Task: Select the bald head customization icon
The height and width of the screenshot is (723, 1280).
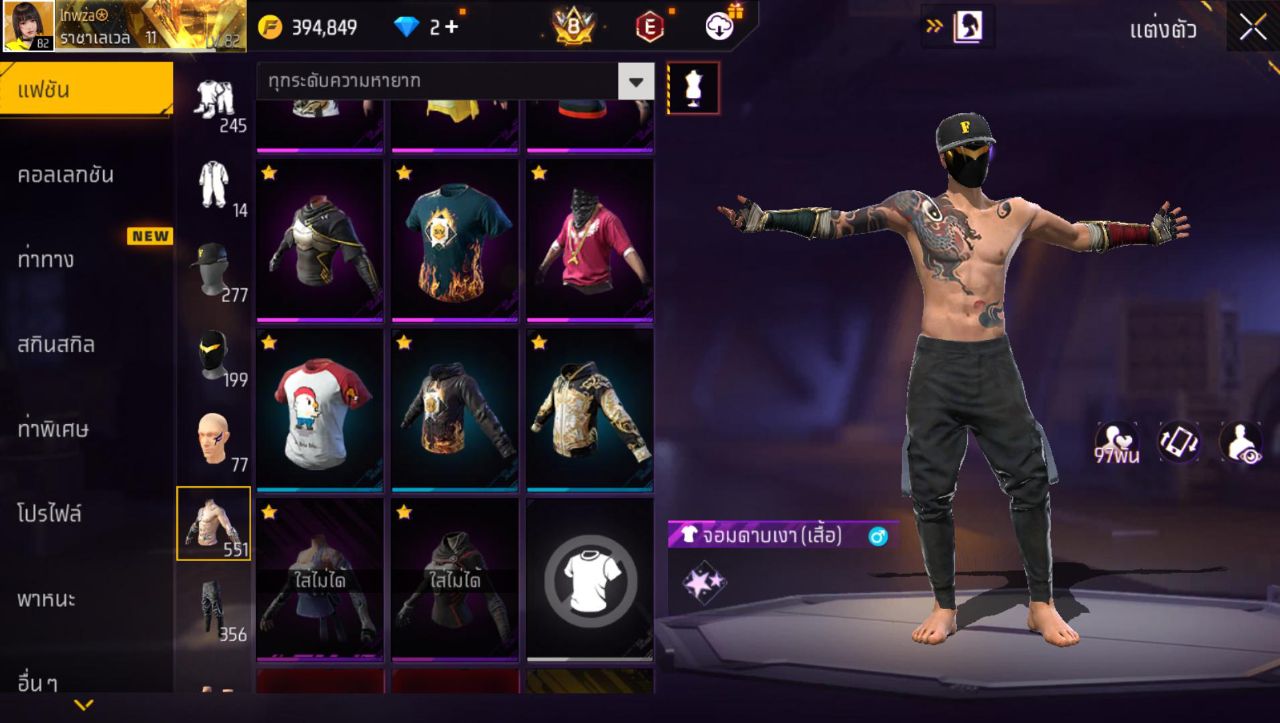Action: coord(213,438)
